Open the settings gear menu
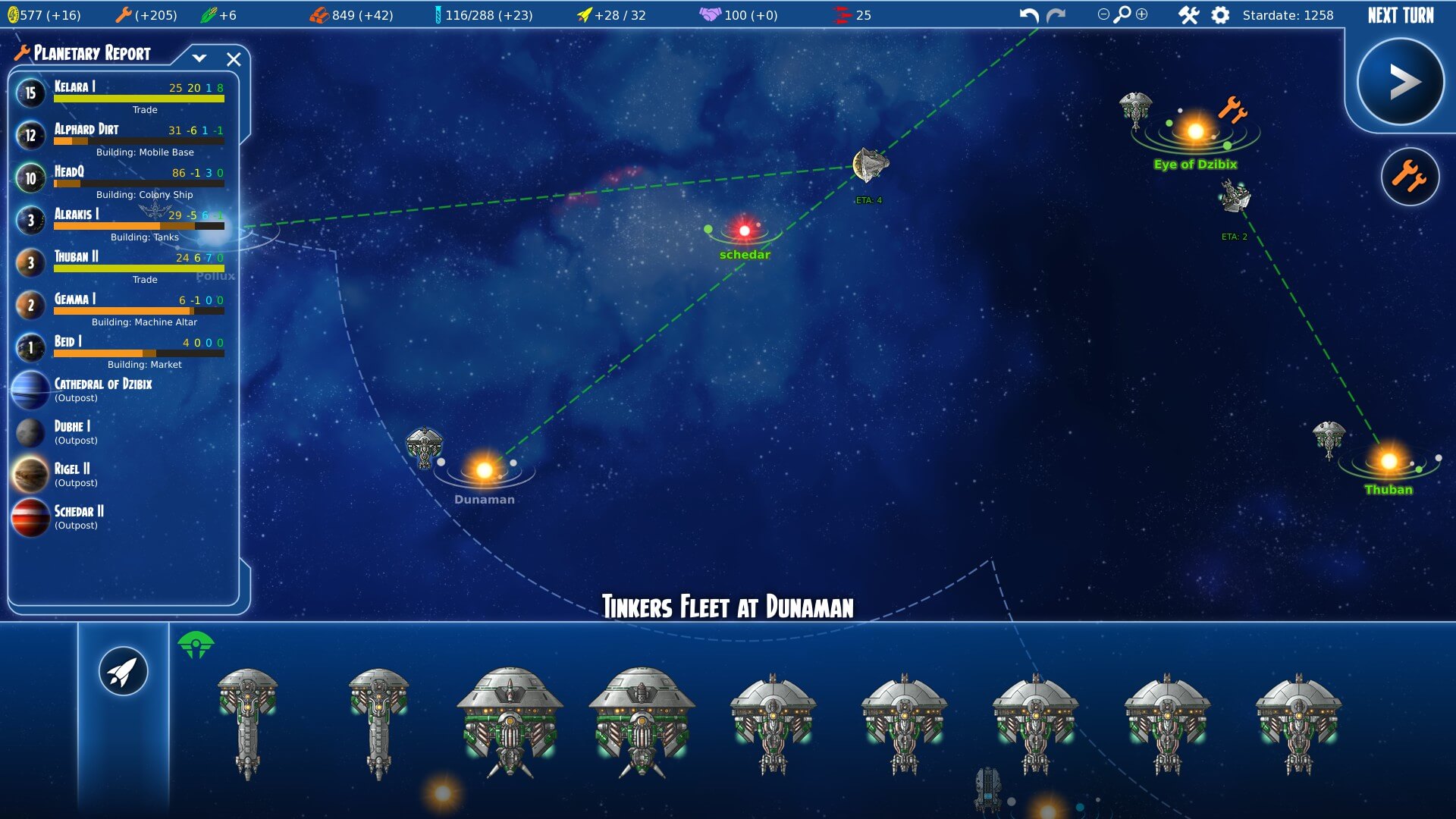The image size is (1456, 819). pyautogui.click(x=1220, y=15)
